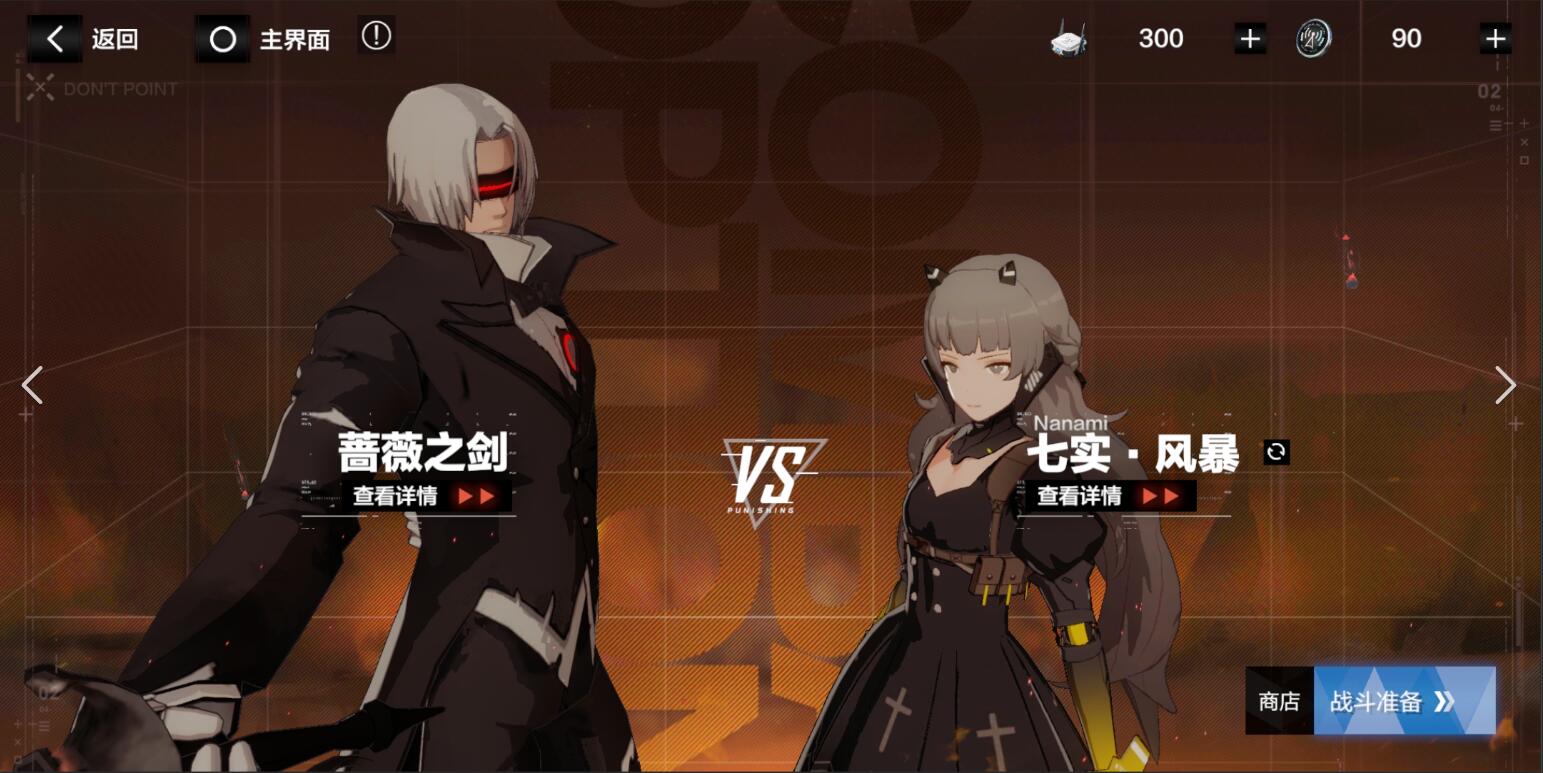Refresh opponent with swap icon beside 七实·风暴

pos(1276,452)
